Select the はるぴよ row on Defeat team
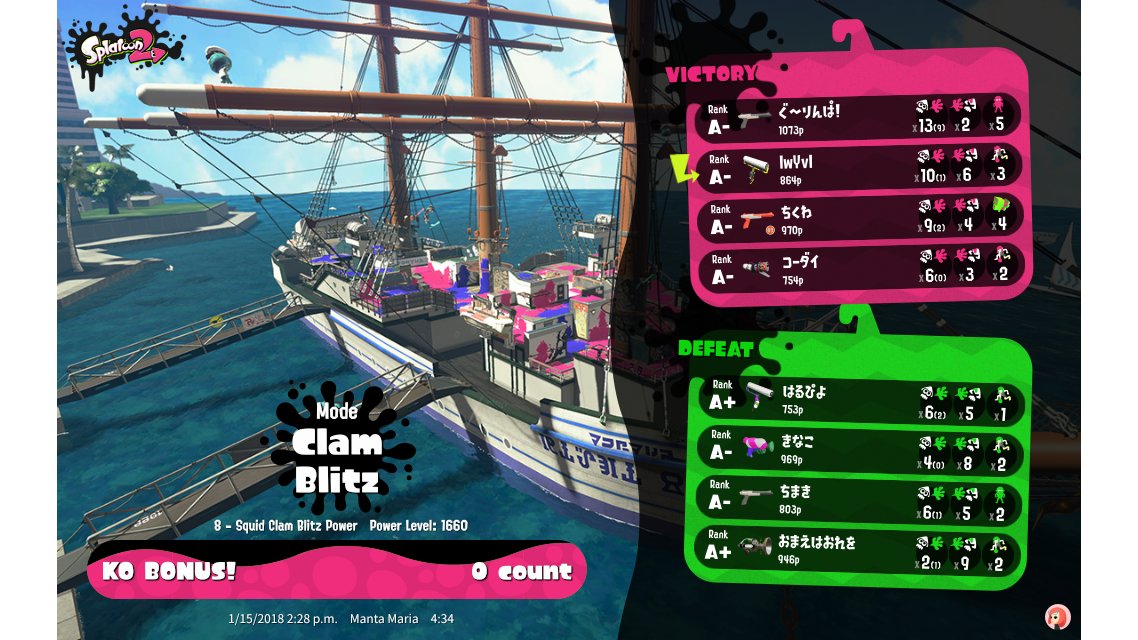This screenshot has width=1138, height=640. pyautogui.click(x=860, y=400)
